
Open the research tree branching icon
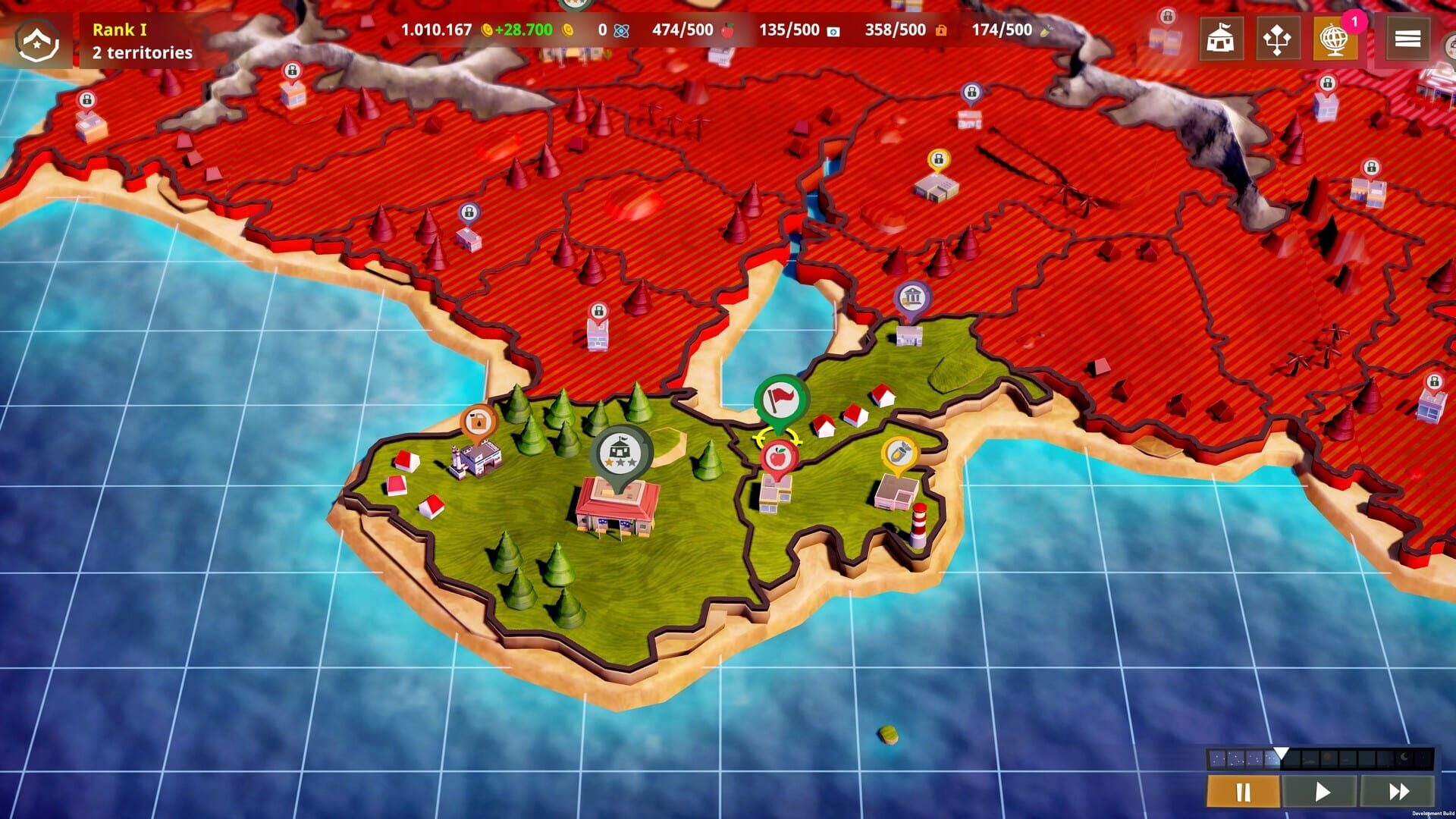click(1279, 39)
